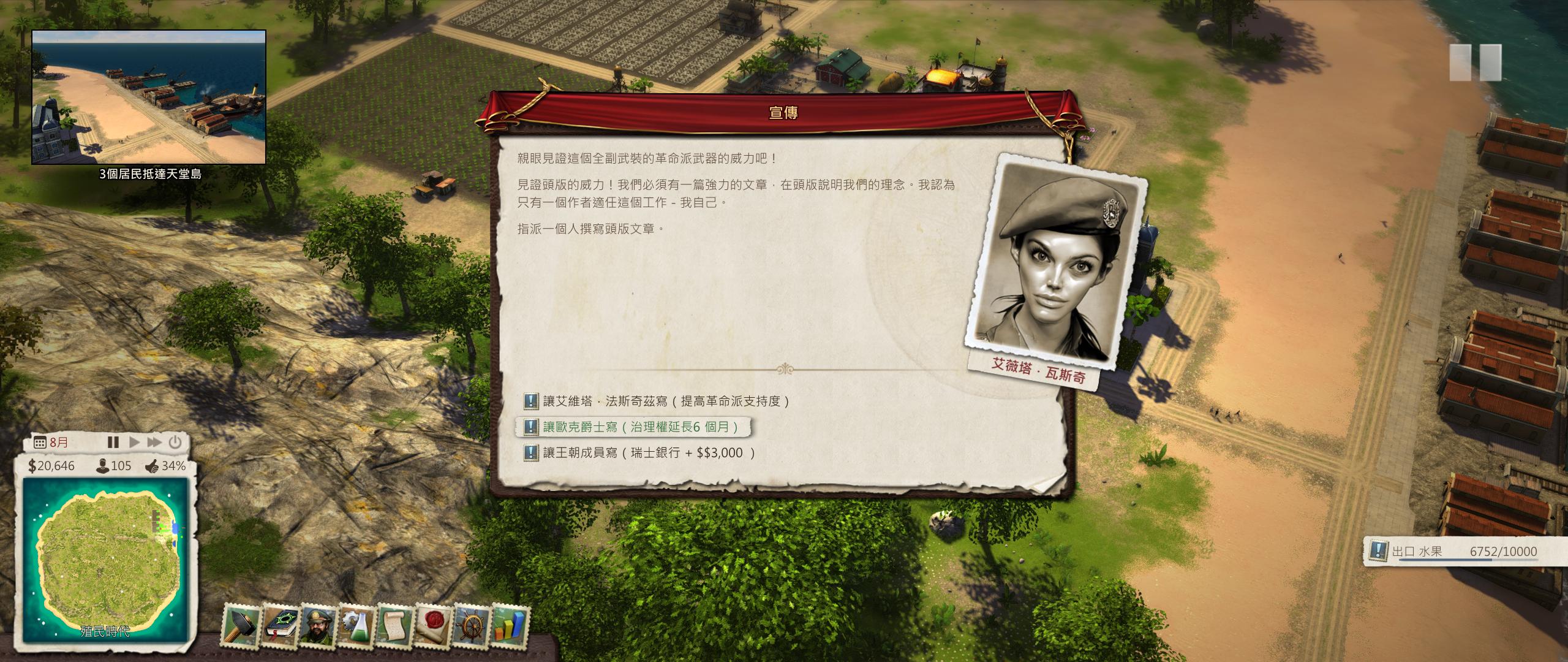Screen dimensions: 1568x662
Task: Select the mandate extended 6 months option
Action: [x=640, y=427]
